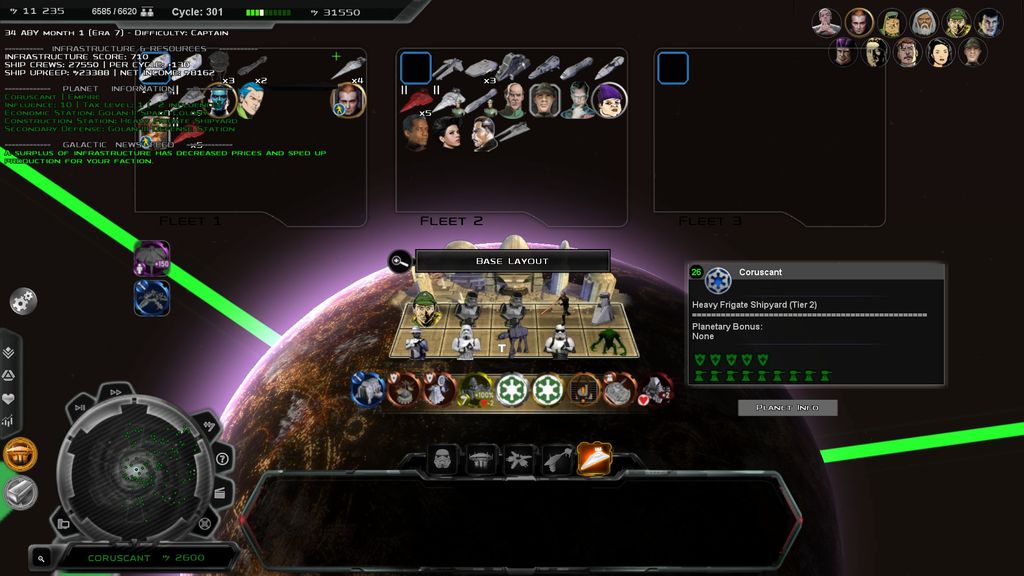Image resolution: width=1024 pixels, height=576 pixels.
Task: Open the question mark help button
Action: point(222,459)
